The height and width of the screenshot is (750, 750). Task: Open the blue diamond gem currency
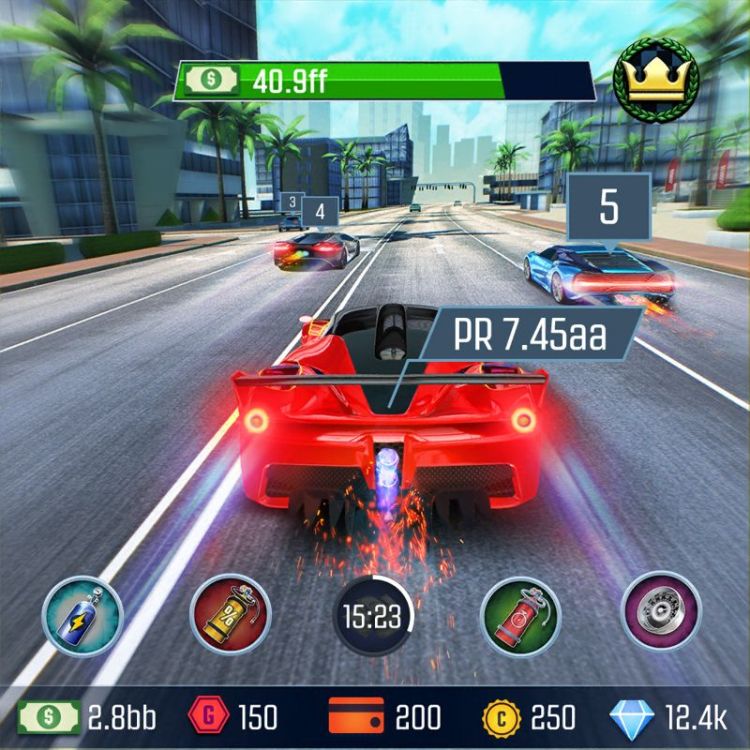(x=632, y=717)
